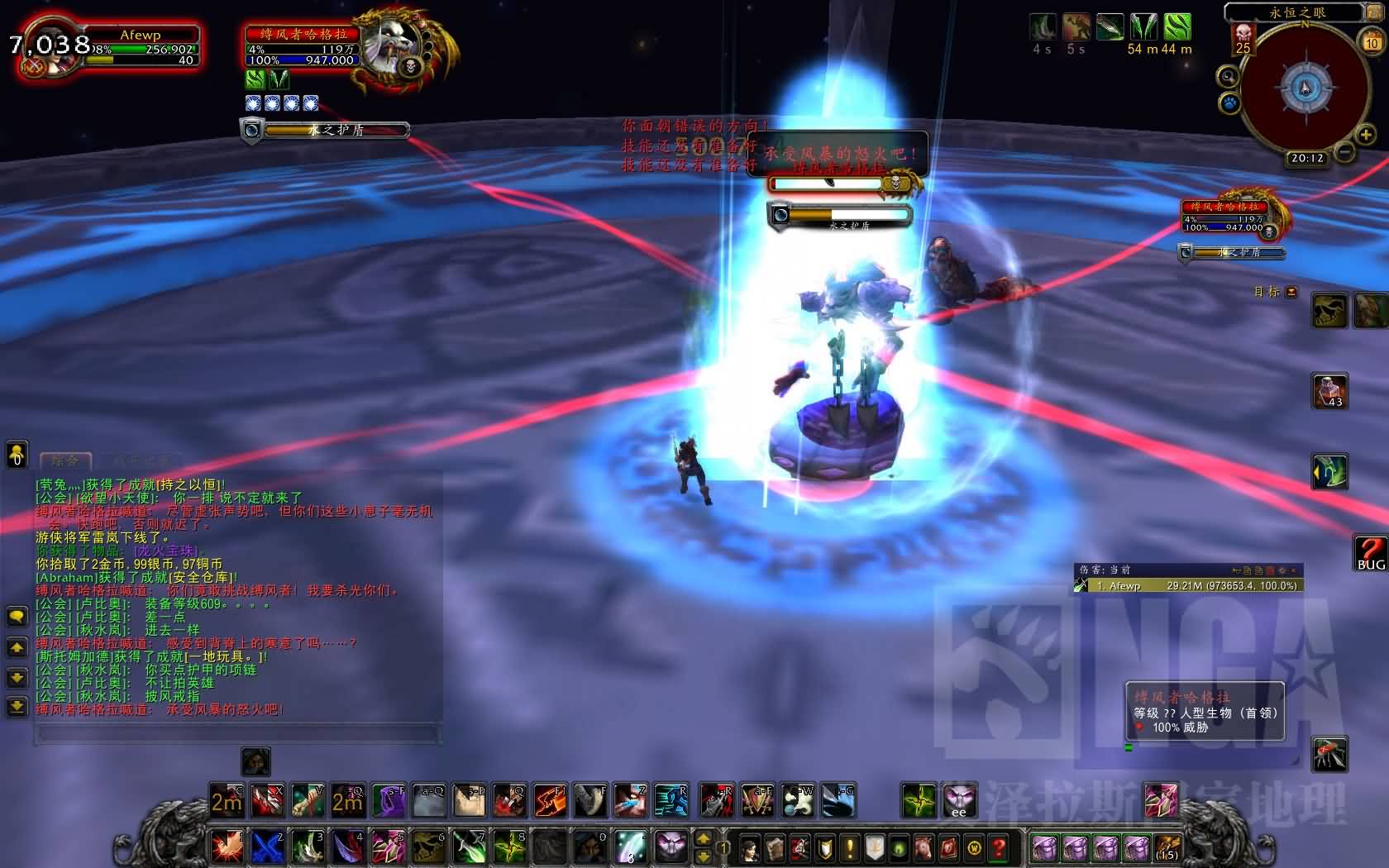Open the minimap tracking magnifier button

tap(1229, 77)
